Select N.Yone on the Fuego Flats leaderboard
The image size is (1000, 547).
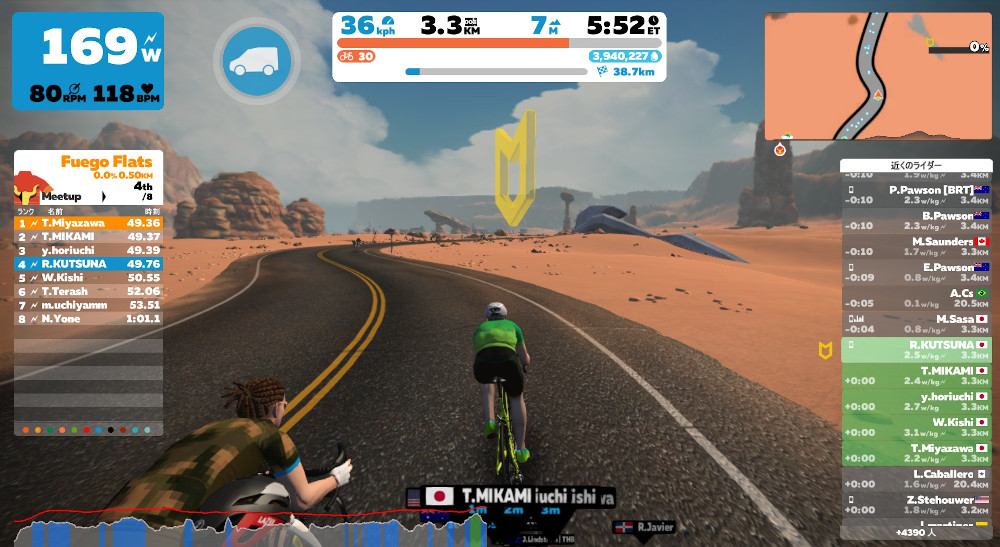coord(88,319)
